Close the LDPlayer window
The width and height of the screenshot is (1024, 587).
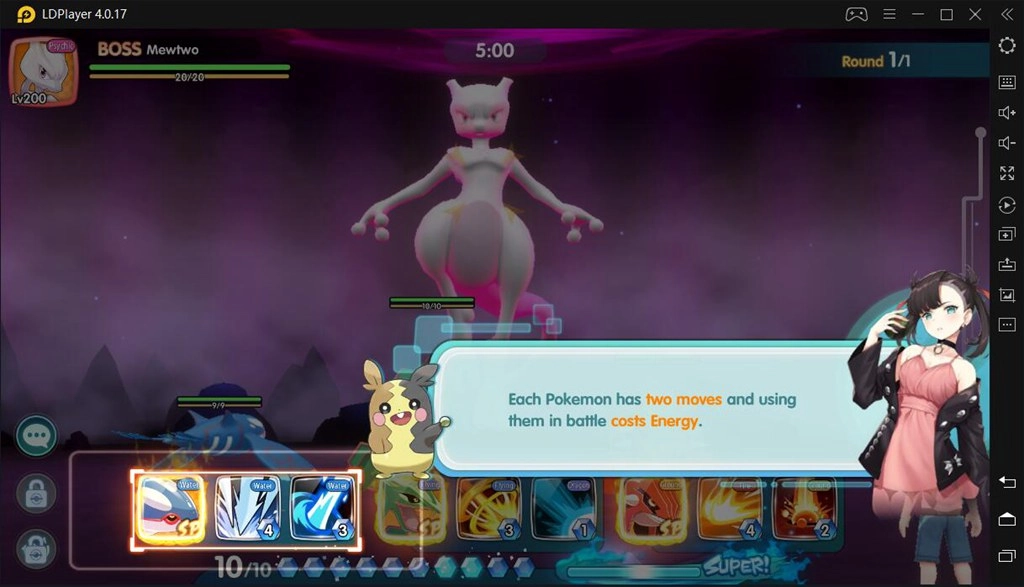[976, 14]
